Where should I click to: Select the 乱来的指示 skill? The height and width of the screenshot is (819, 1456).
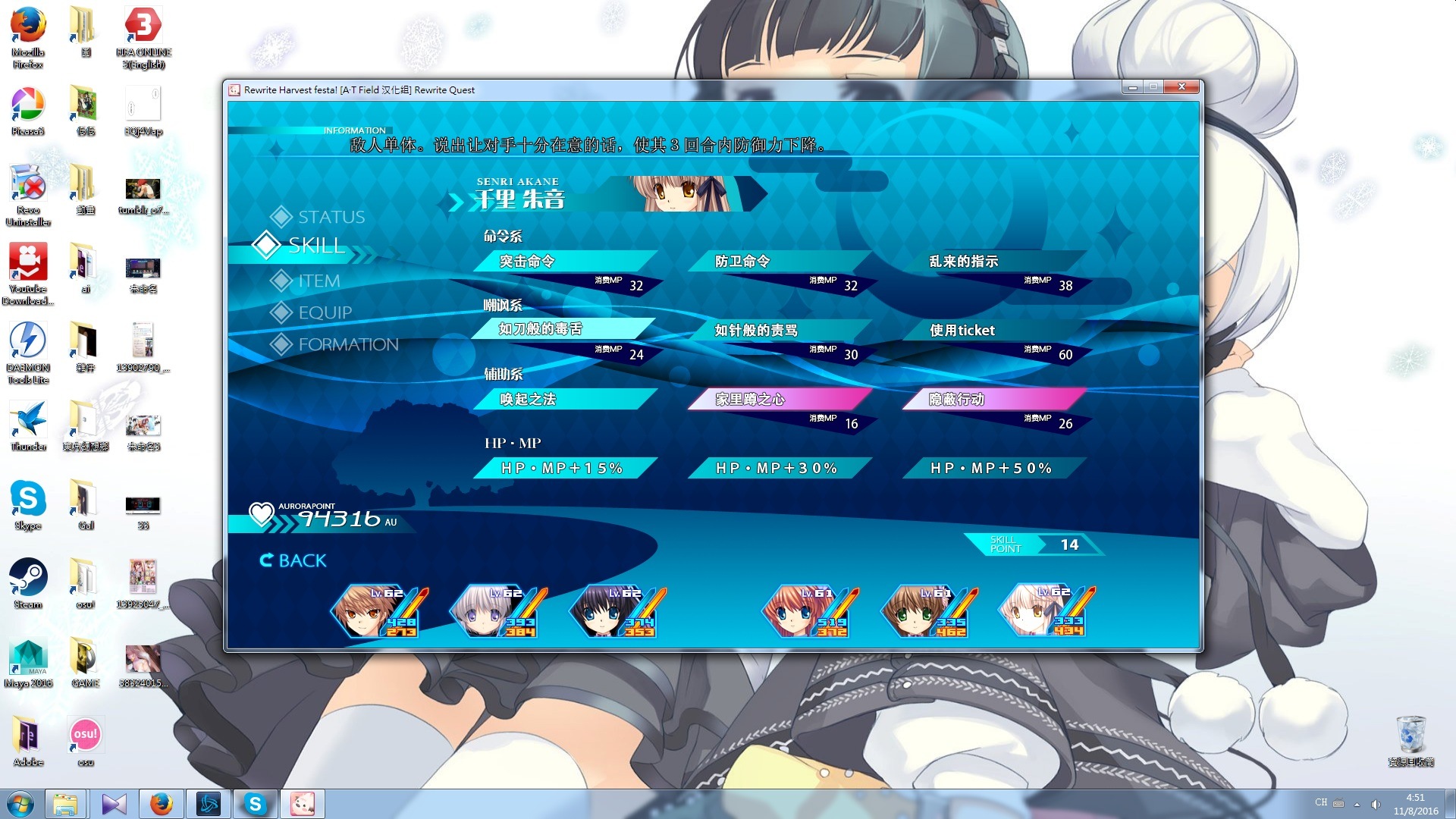[994, 262]
